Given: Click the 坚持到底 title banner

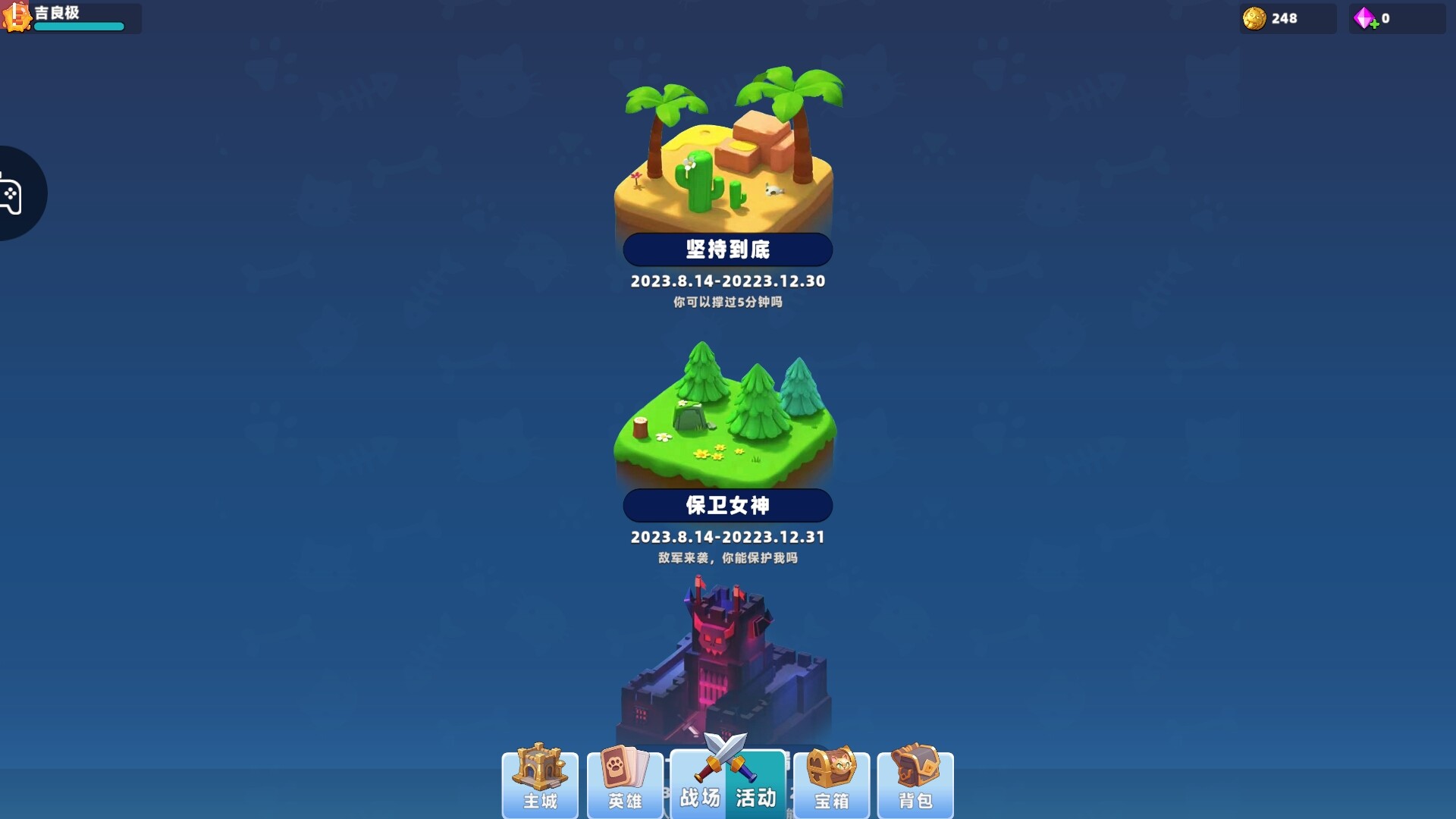Looking at the screenshot, I should [726, 249].
